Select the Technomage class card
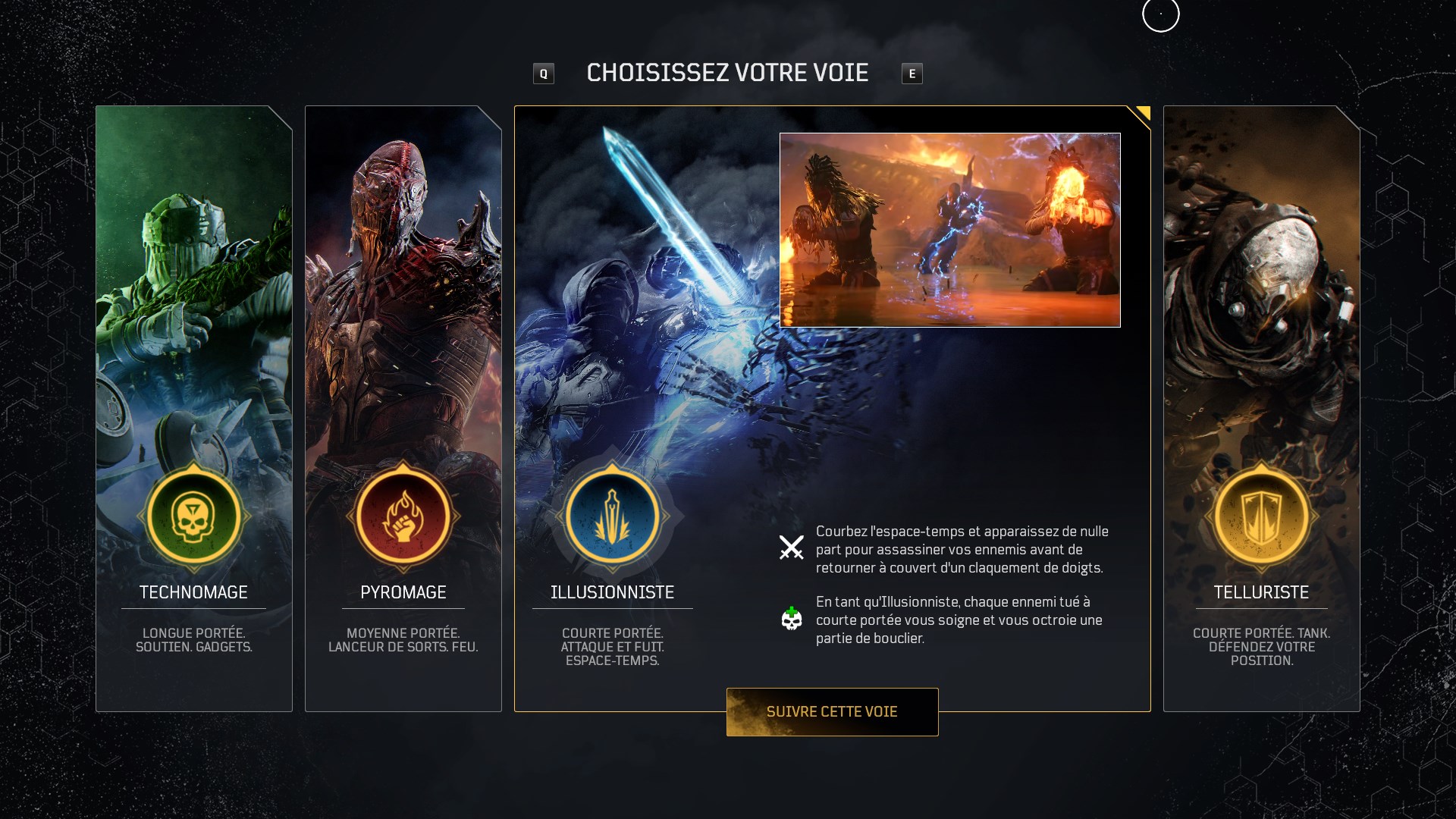Screen dimensions: 1456x819 click(193, 303)
